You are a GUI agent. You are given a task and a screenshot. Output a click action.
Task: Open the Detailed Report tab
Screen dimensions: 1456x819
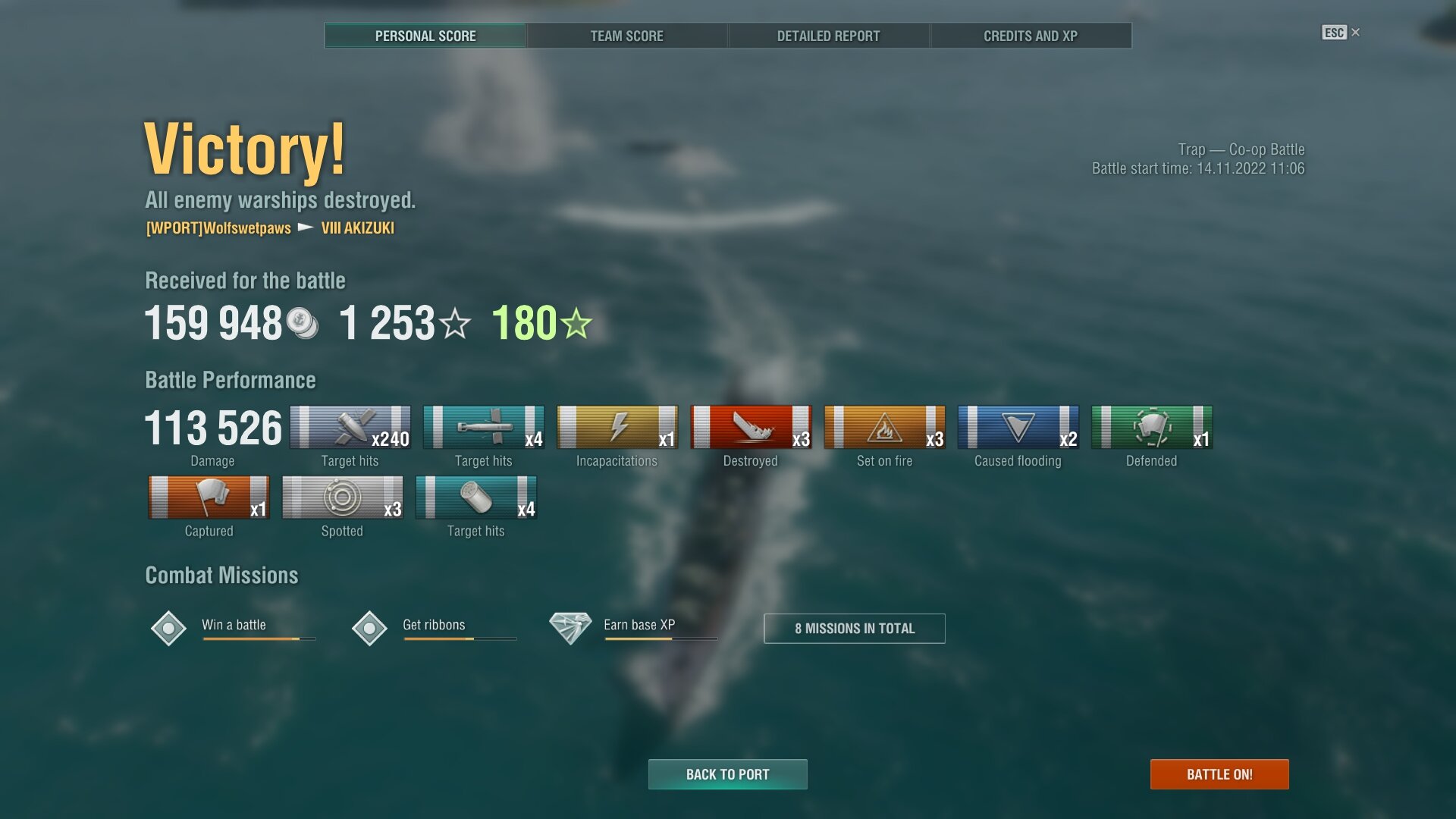(828, 36)
